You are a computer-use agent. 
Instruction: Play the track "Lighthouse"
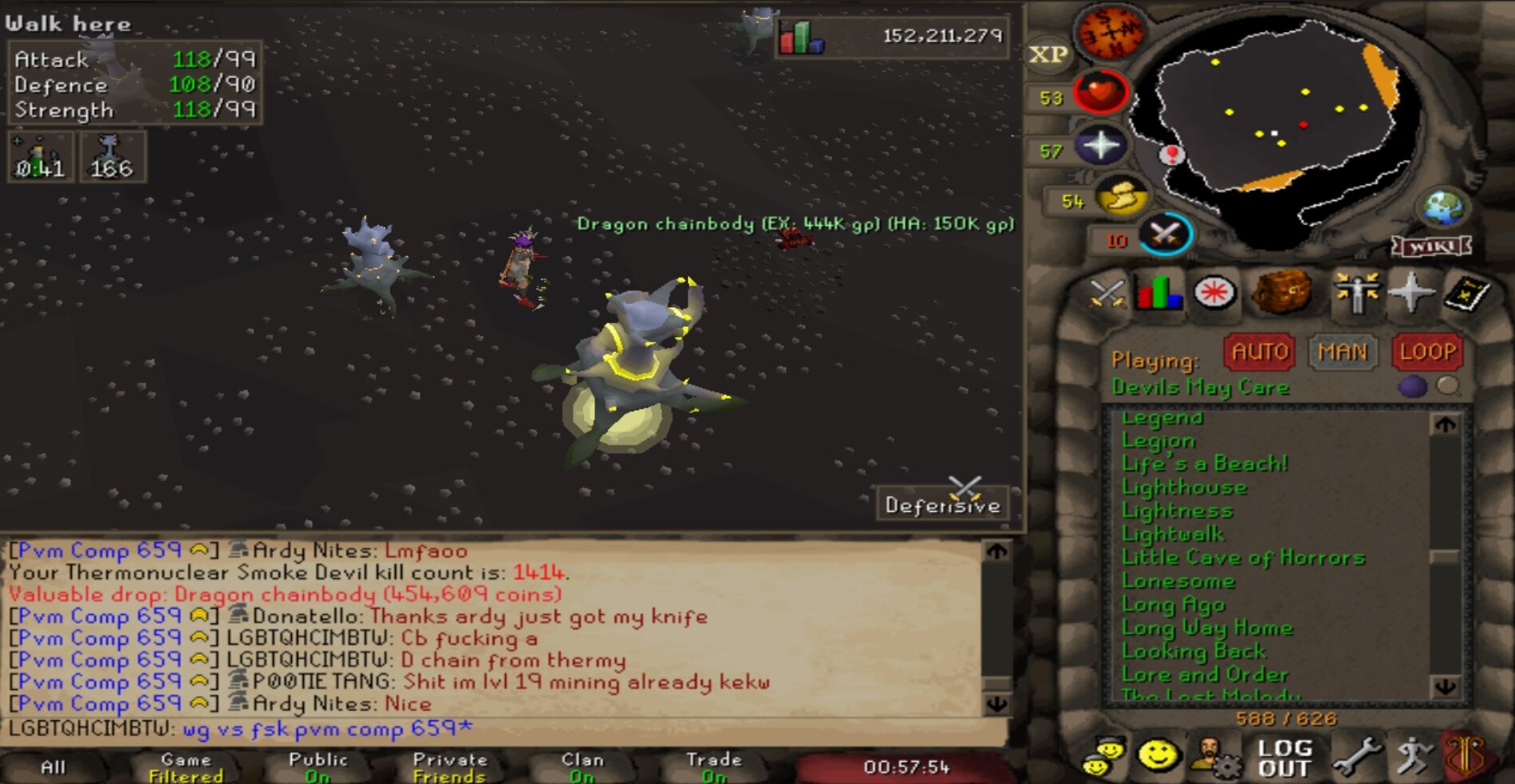1184,487
